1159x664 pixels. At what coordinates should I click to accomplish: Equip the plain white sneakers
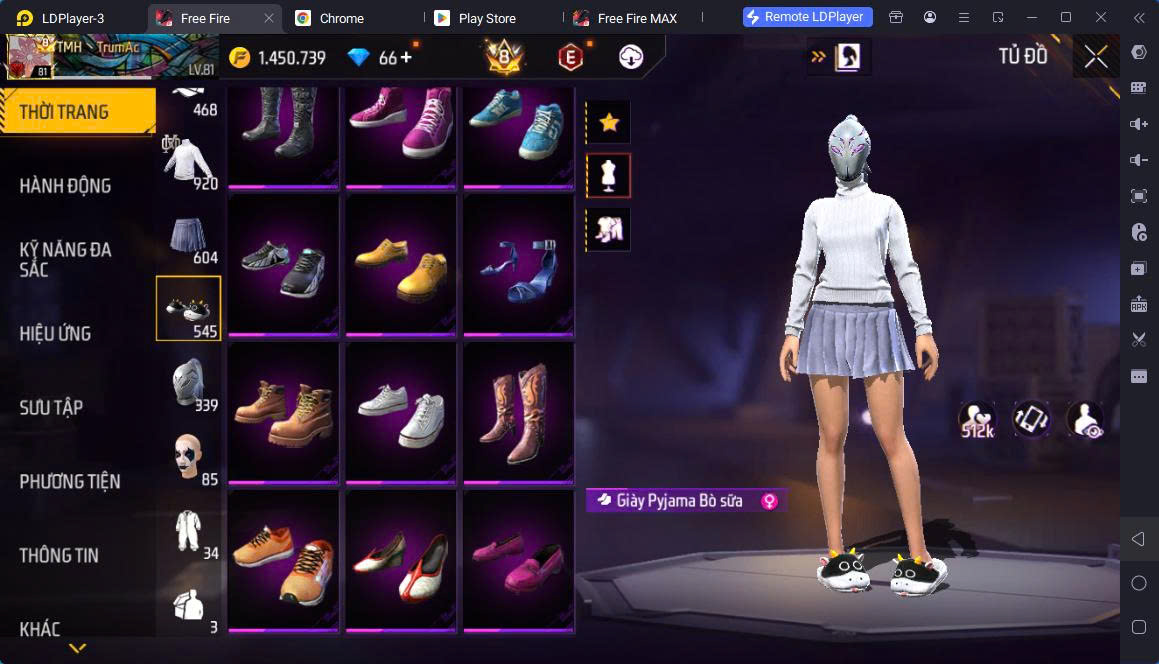coord(401,412)
